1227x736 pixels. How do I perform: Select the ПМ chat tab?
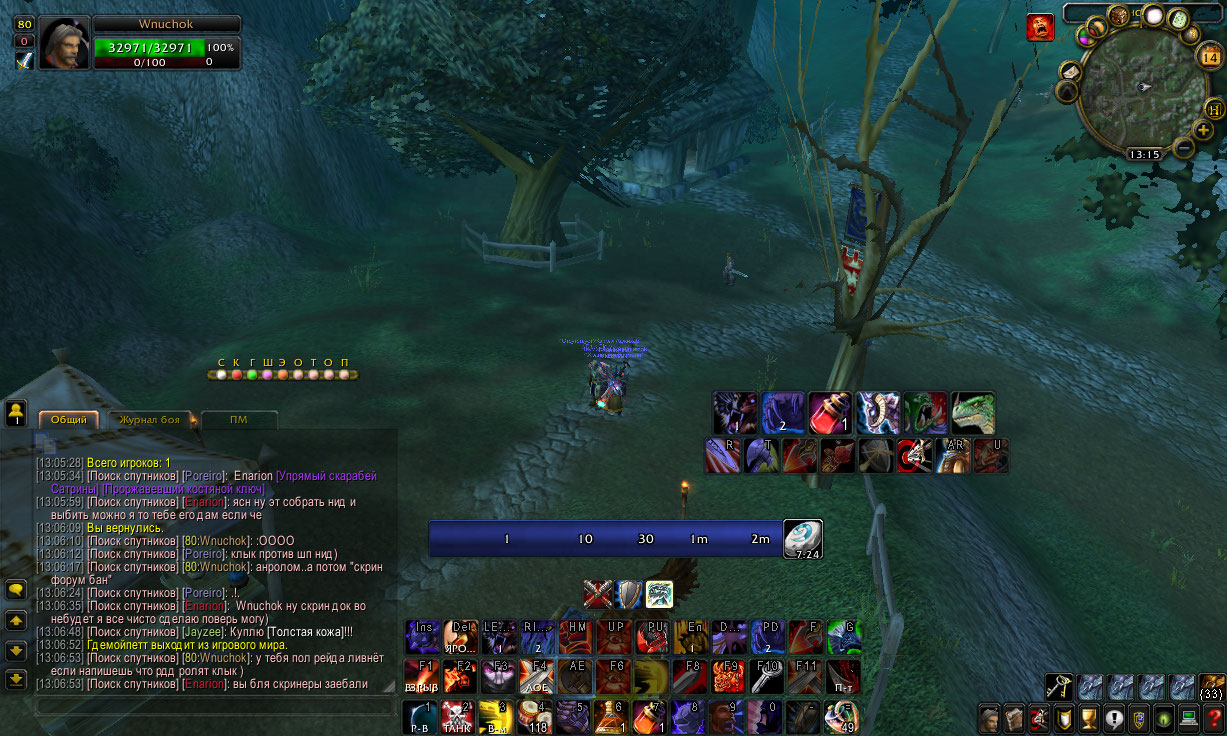(238, 420)
